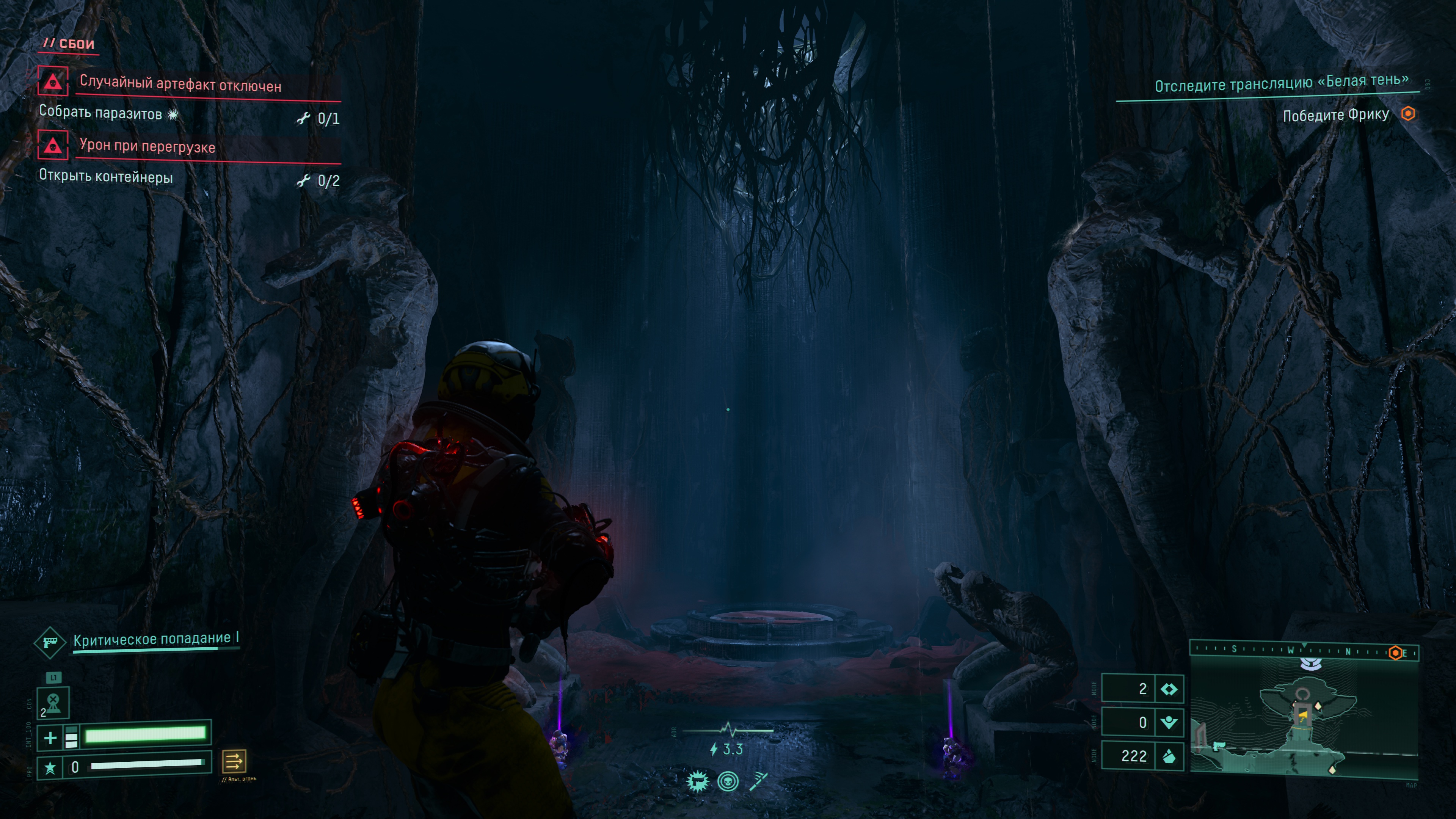Select the «Урон при перегрузке» malfunction entry
1456x819 pixels.
coord(147,146)
